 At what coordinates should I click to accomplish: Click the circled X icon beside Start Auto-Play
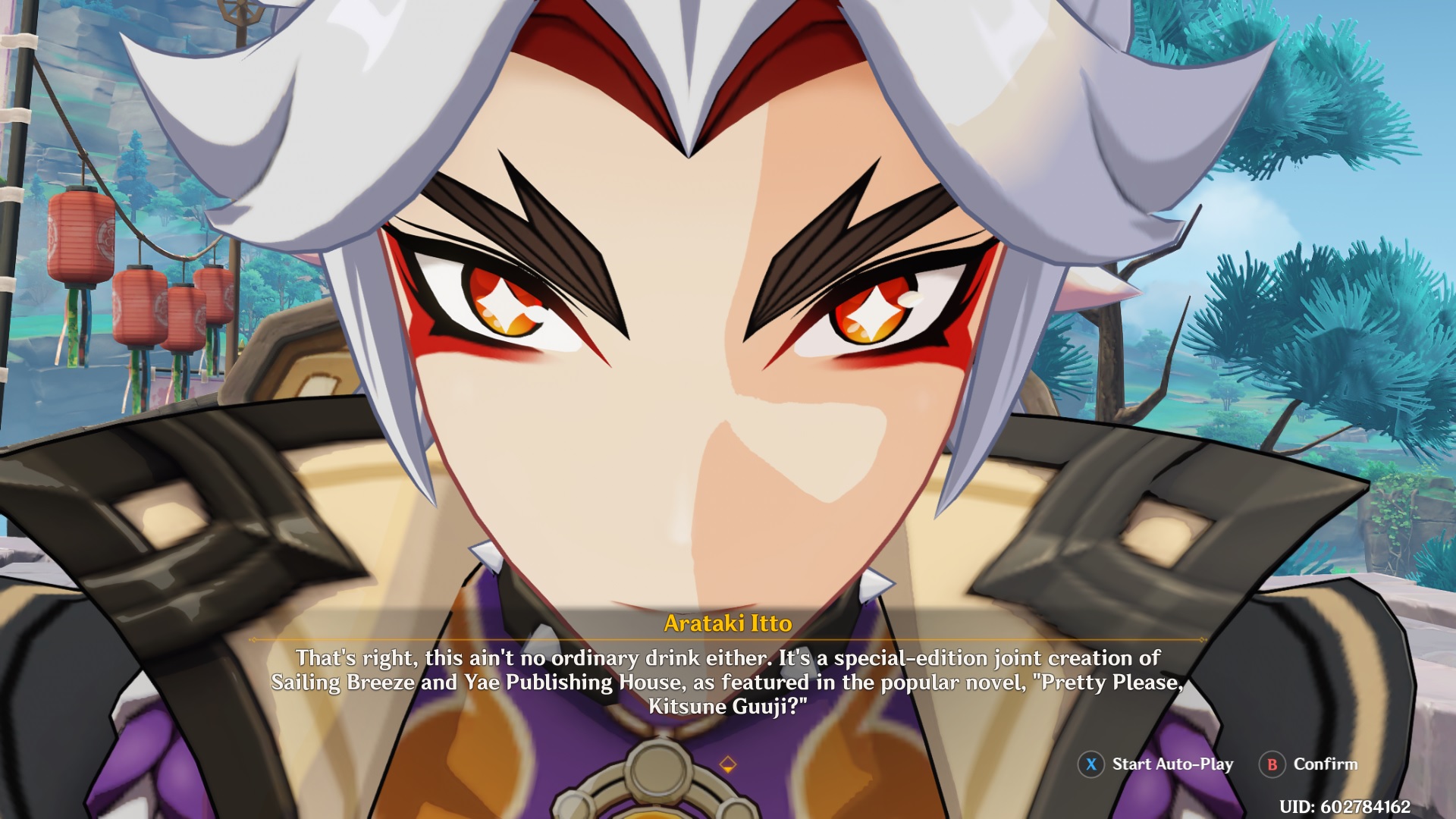point(1090,764)
